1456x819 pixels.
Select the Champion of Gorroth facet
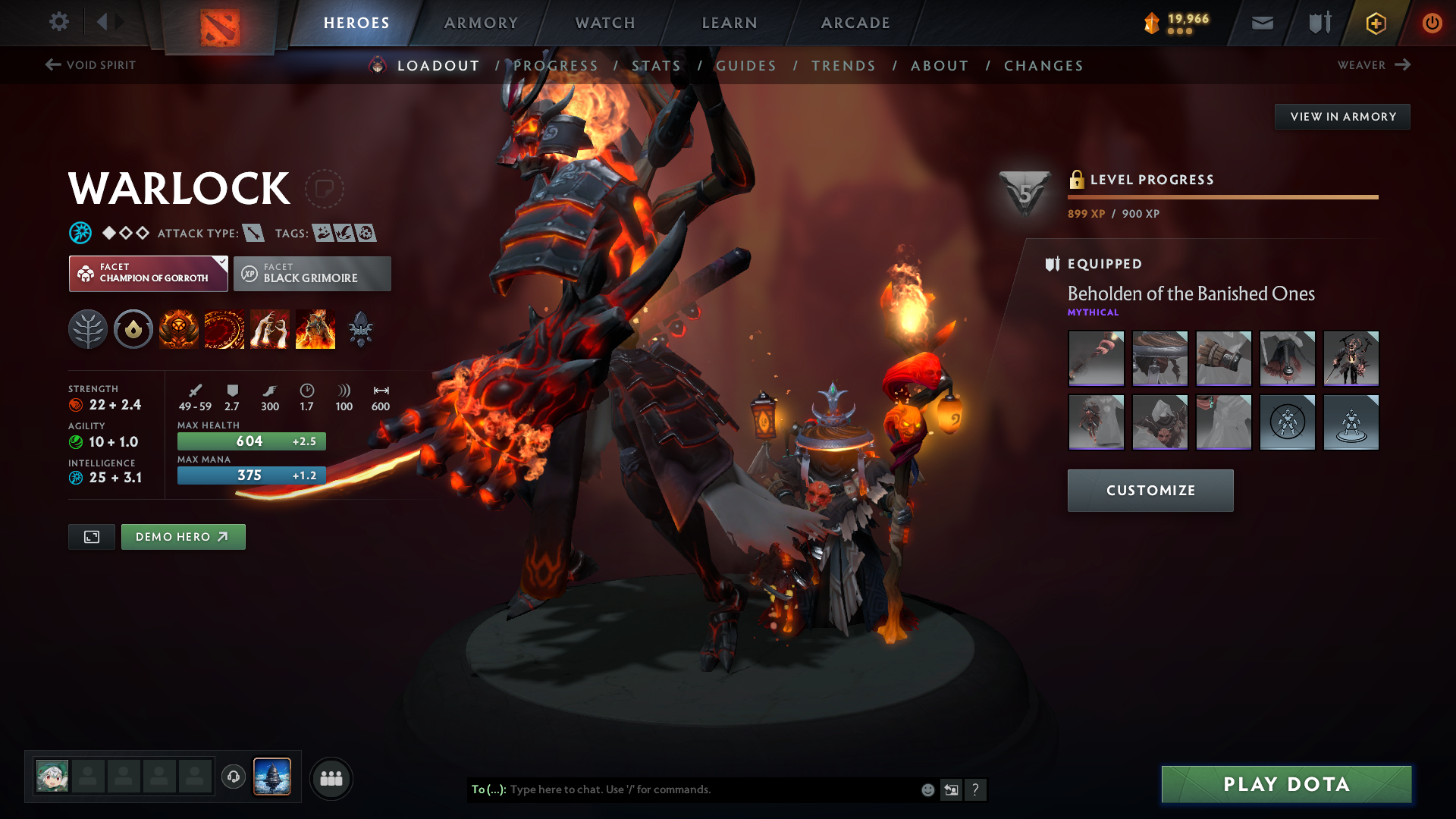pos(148,273)
